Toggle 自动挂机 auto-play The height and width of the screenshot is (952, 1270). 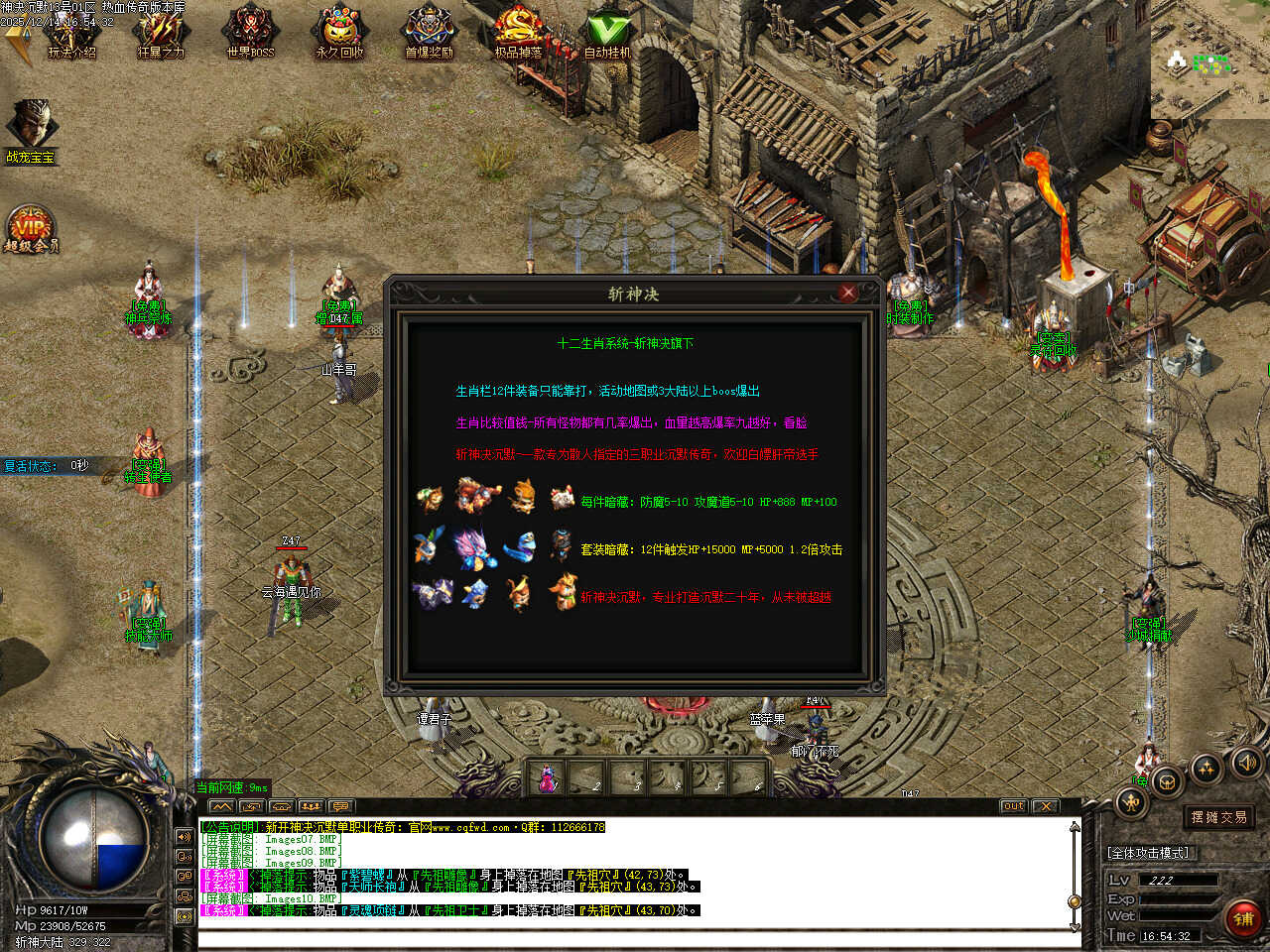pyautogui.click(x=607, y=35)
